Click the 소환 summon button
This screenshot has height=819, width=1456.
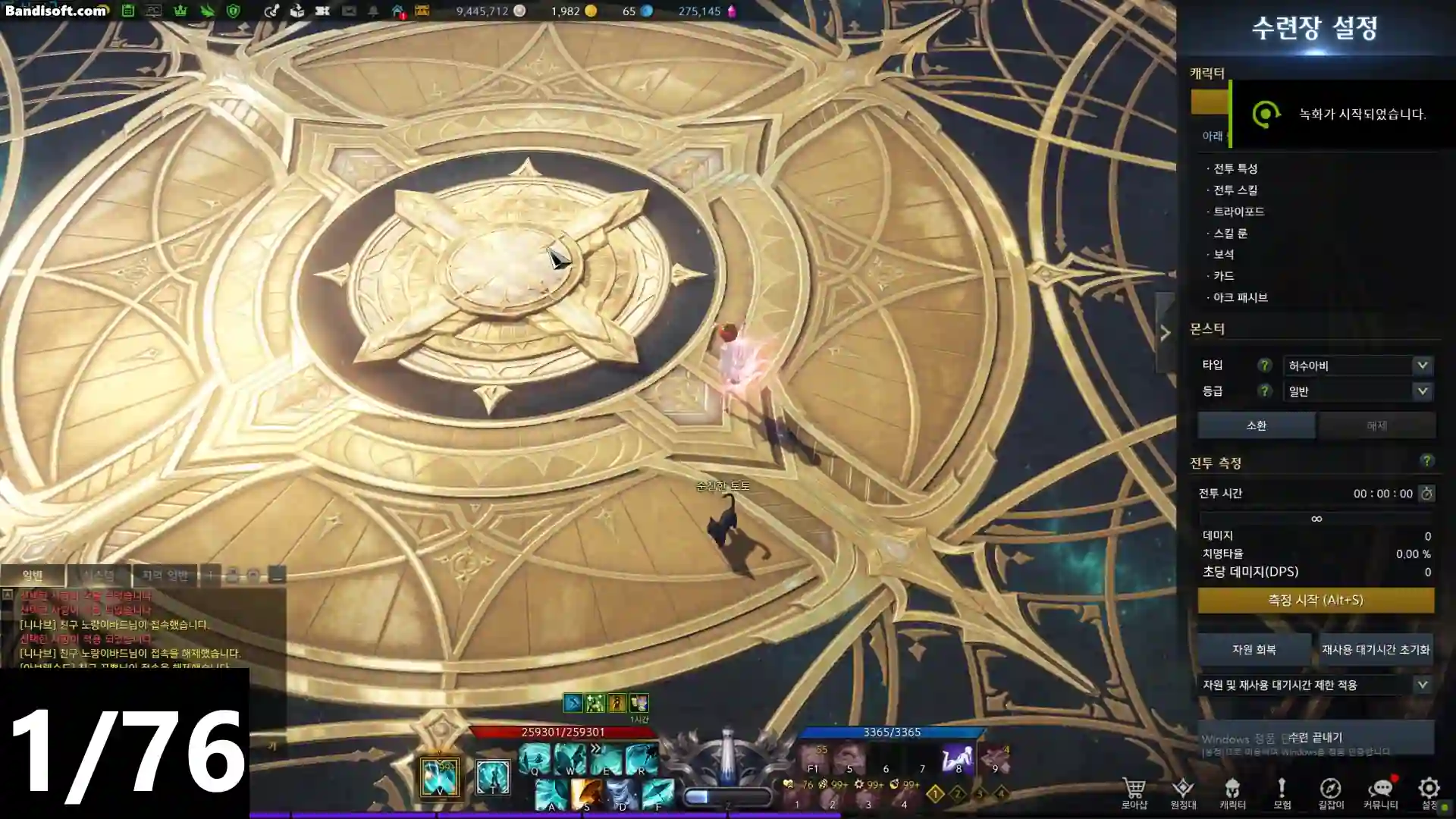click(x=1256, y=425)
